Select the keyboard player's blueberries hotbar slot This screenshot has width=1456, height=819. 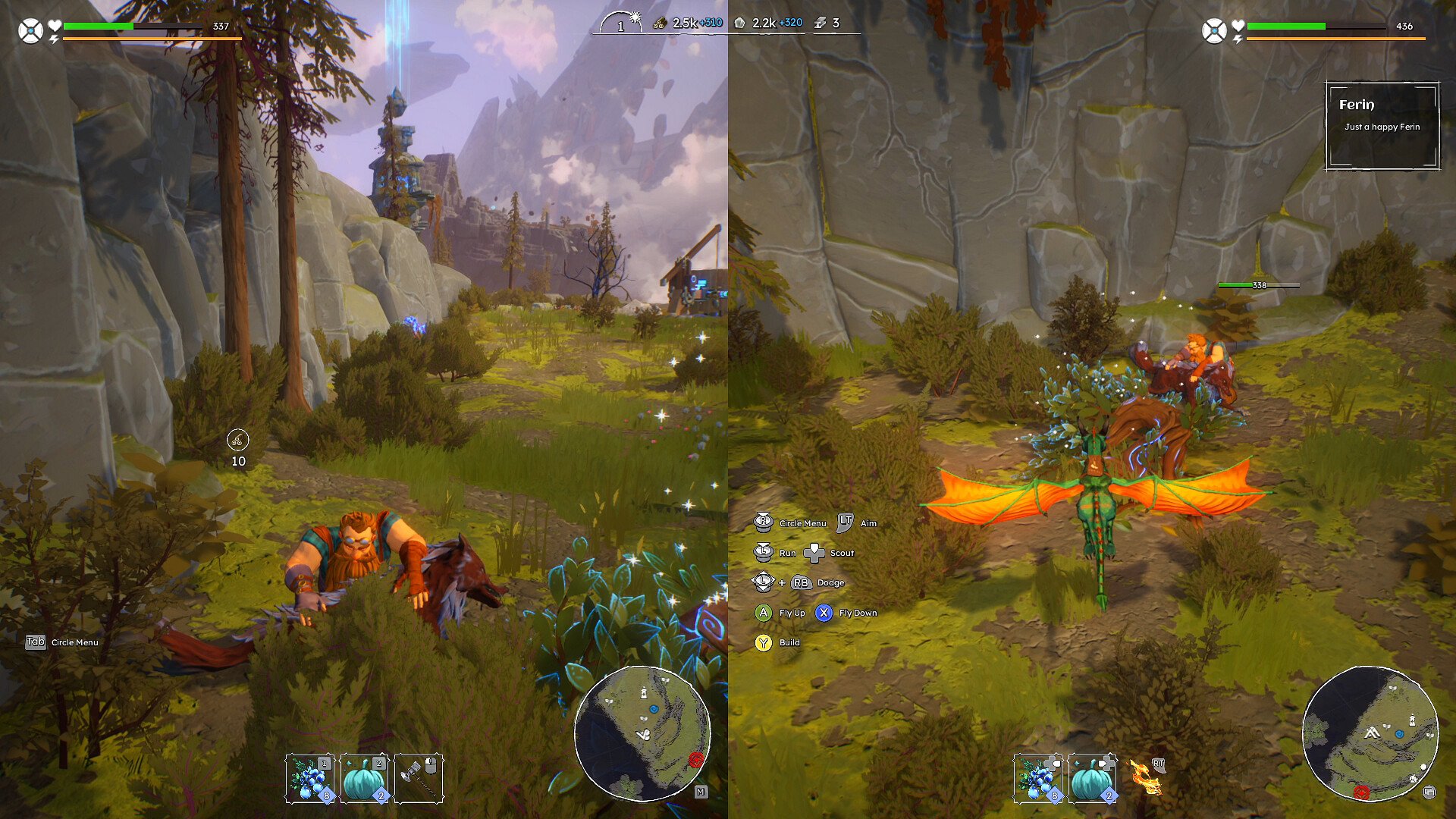tap(310, 778)
